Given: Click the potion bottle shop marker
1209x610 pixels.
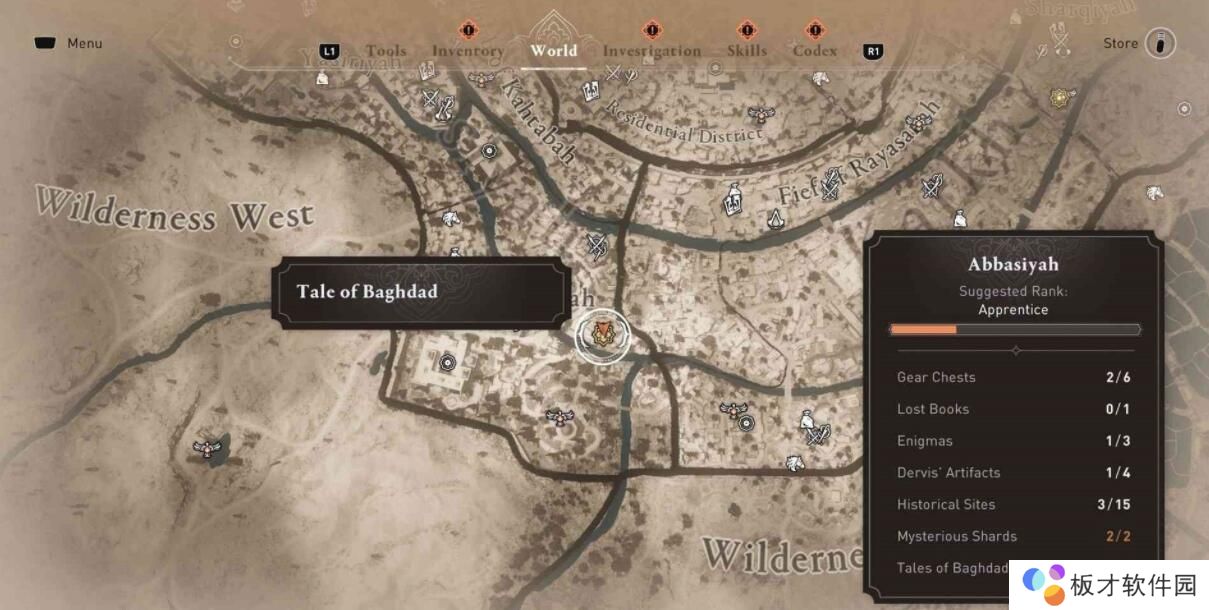Looking at the screenshot, I should (x=733, y=201).
